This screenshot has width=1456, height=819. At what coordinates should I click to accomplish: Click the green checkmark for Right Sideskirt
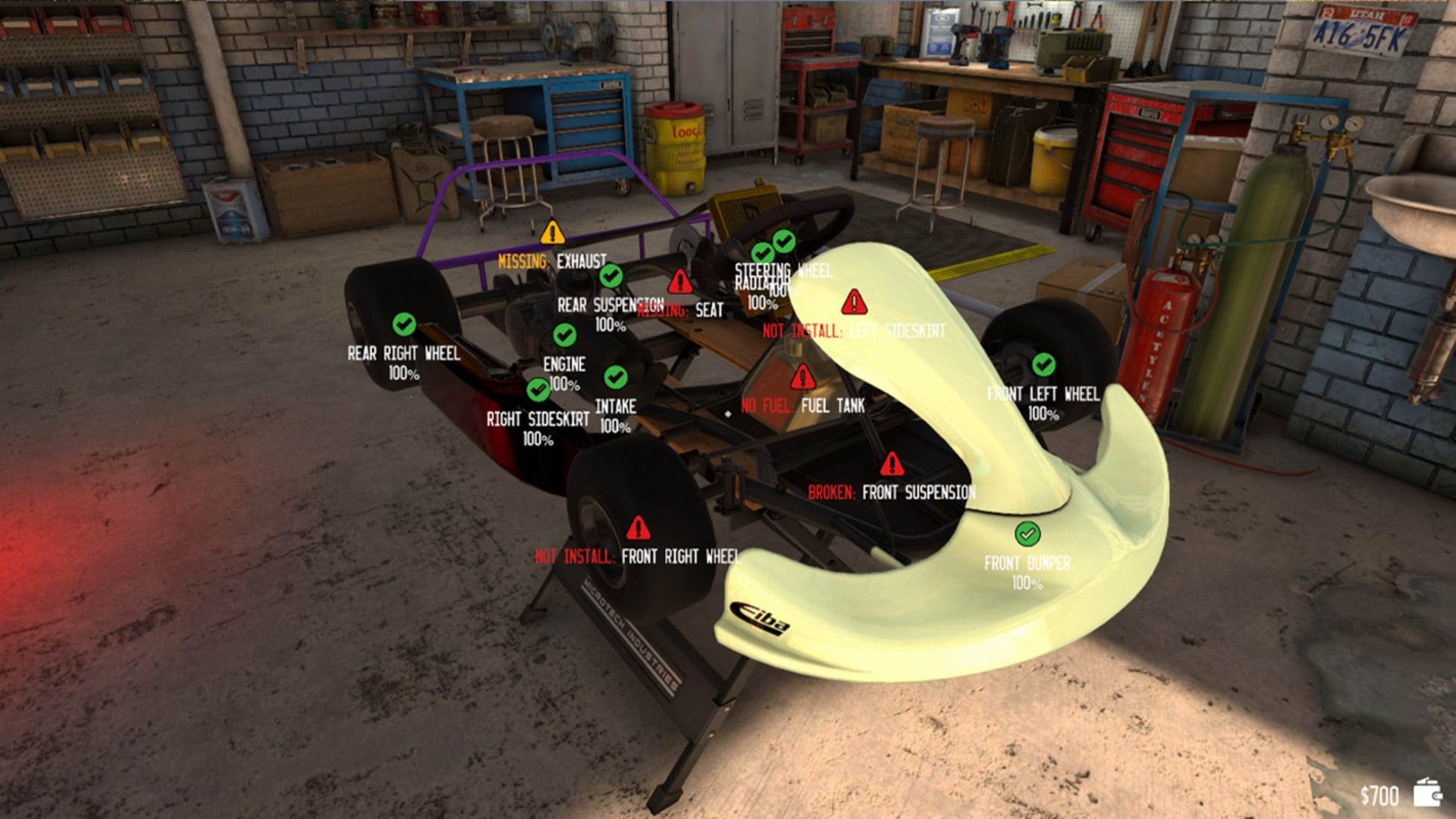539,388
